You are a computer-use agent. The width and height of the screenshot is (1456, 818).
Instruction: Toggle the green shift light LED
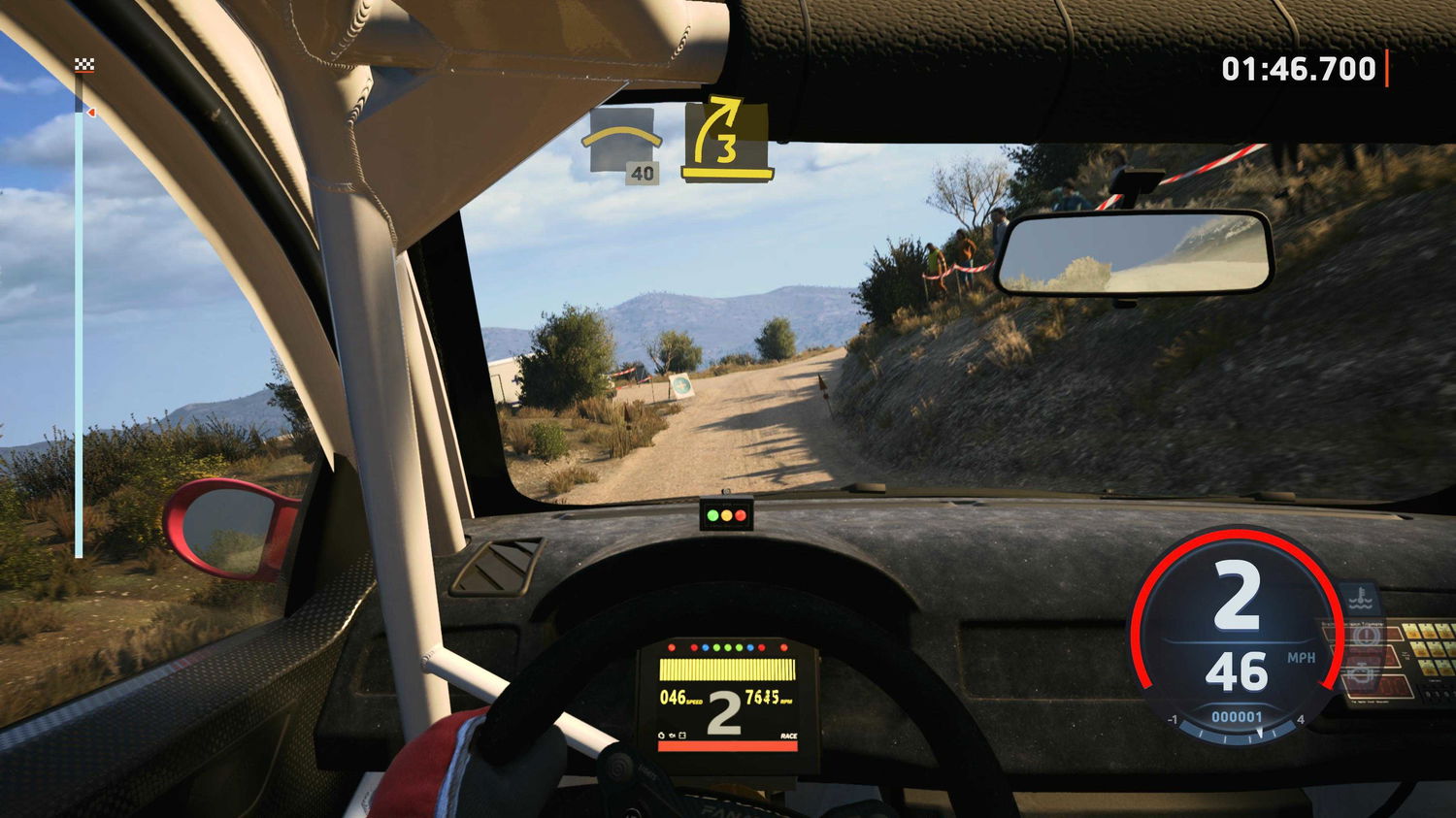click(x=727, y=647)
